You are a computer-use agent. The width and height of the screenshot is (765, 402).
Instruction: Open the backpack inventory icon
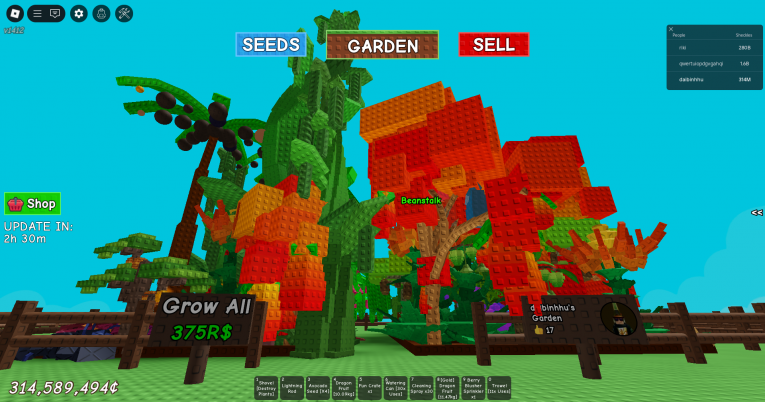point(101,14)
